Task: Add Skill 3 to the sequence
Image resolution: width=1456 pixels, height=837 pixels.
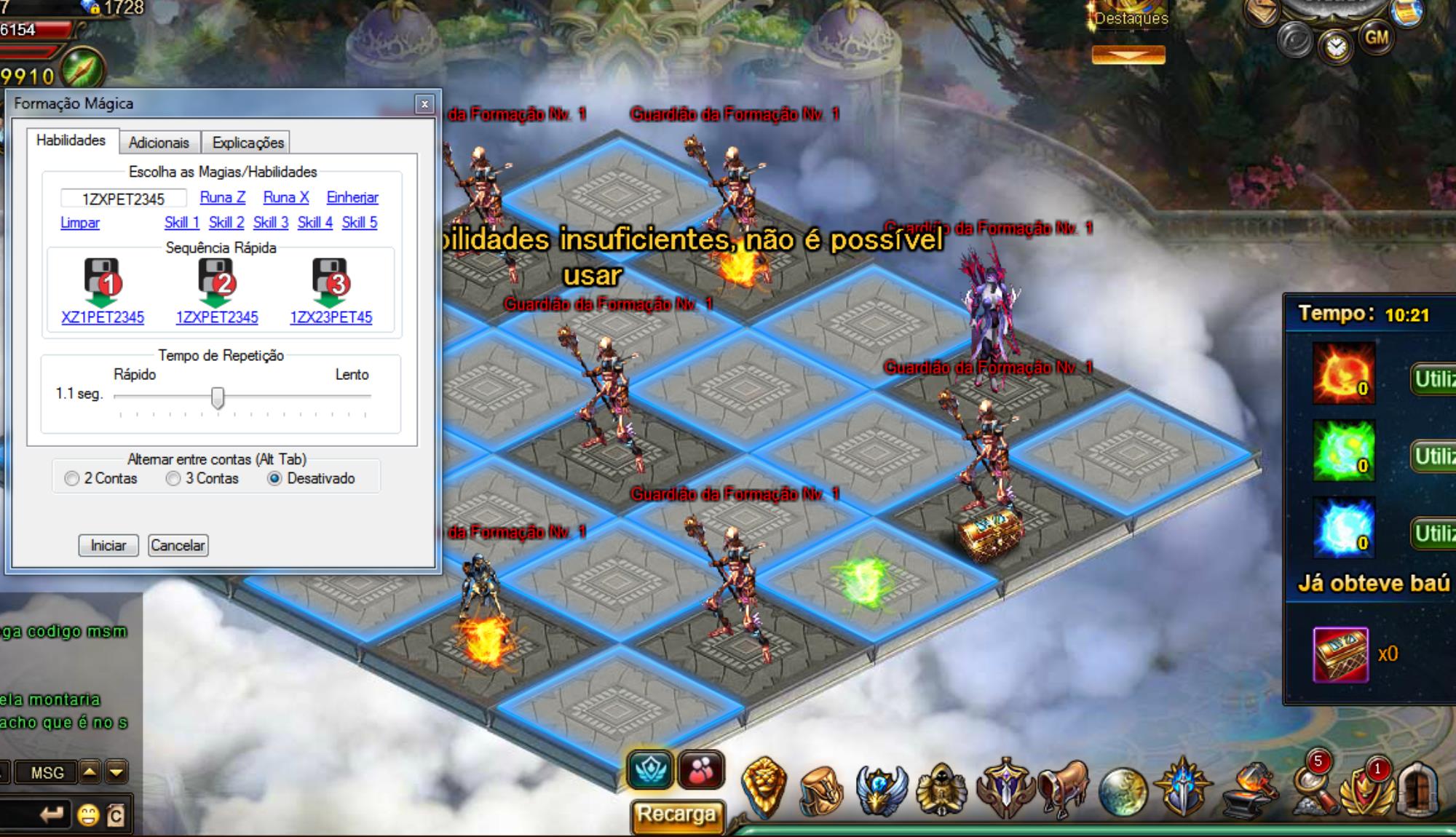Action: click(271, 223)
